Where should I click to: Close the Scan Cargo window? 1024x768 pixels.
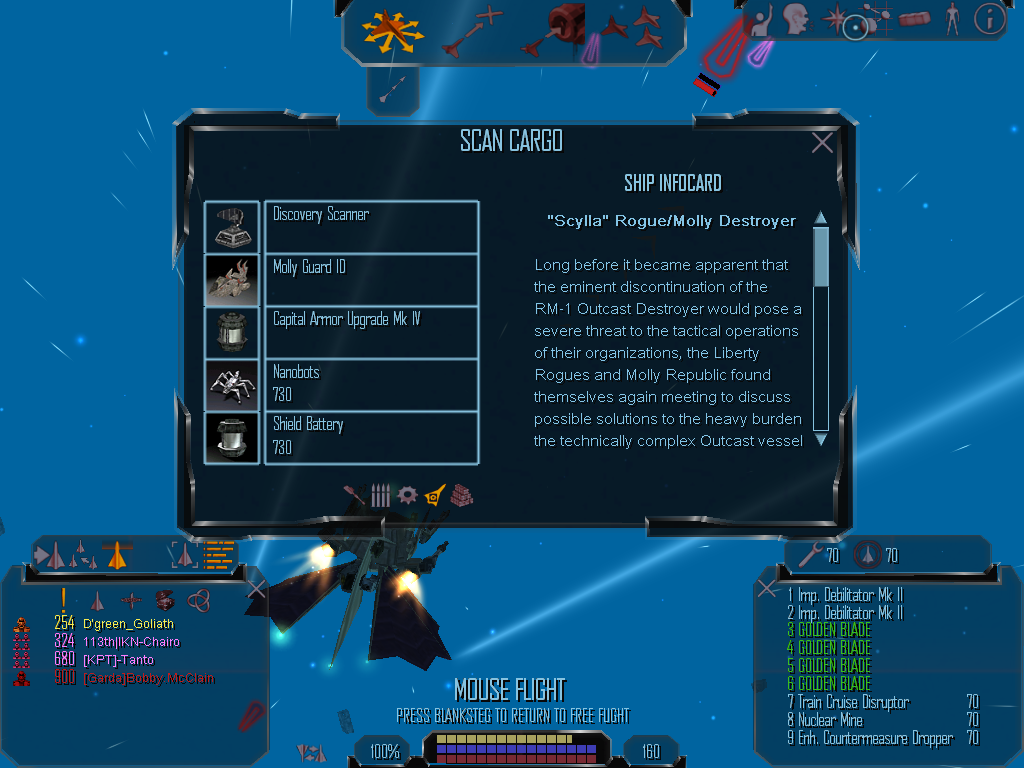822,143
